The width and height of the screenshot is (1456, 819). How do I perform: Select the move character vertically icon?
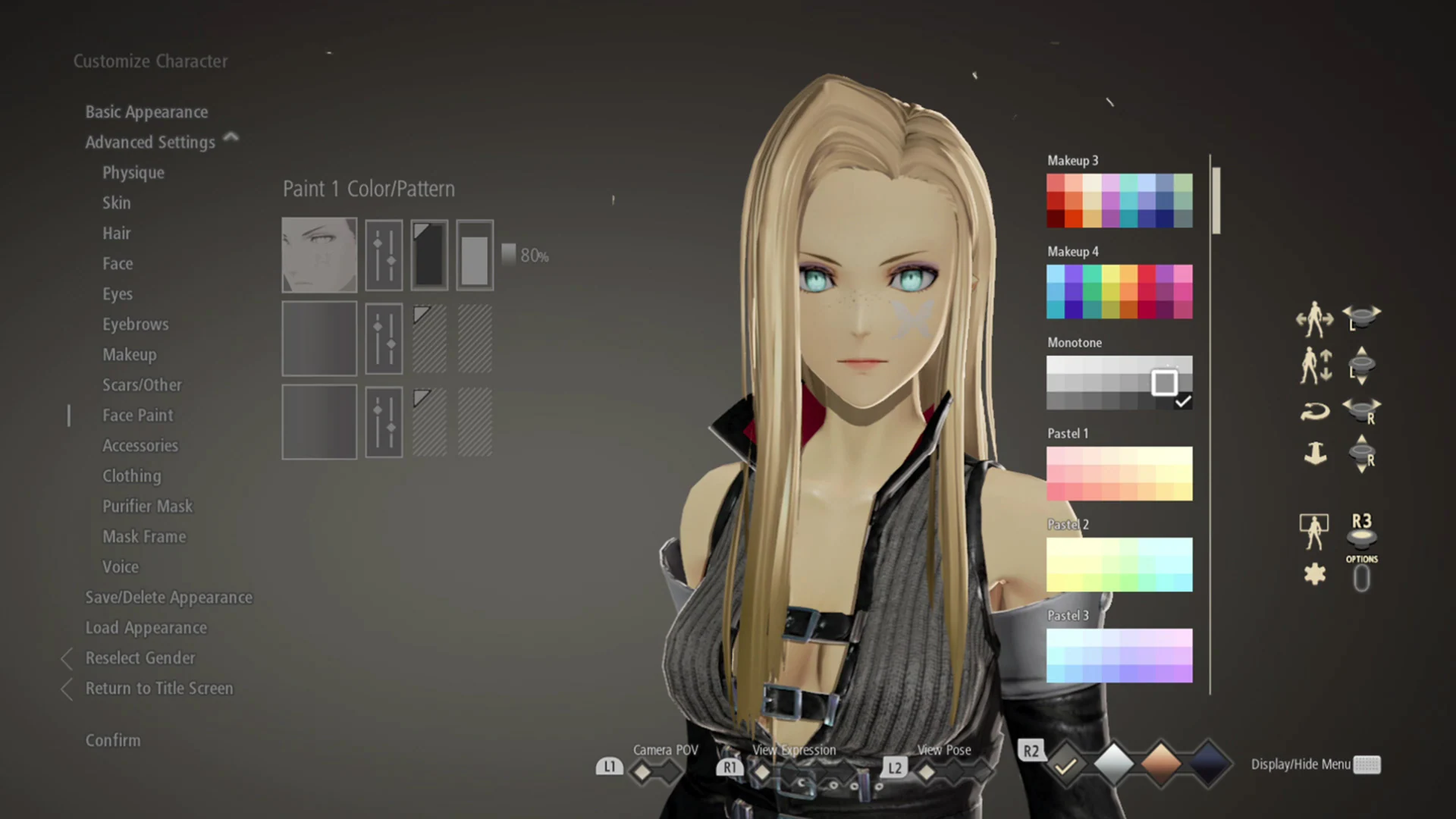[1314, 366]
